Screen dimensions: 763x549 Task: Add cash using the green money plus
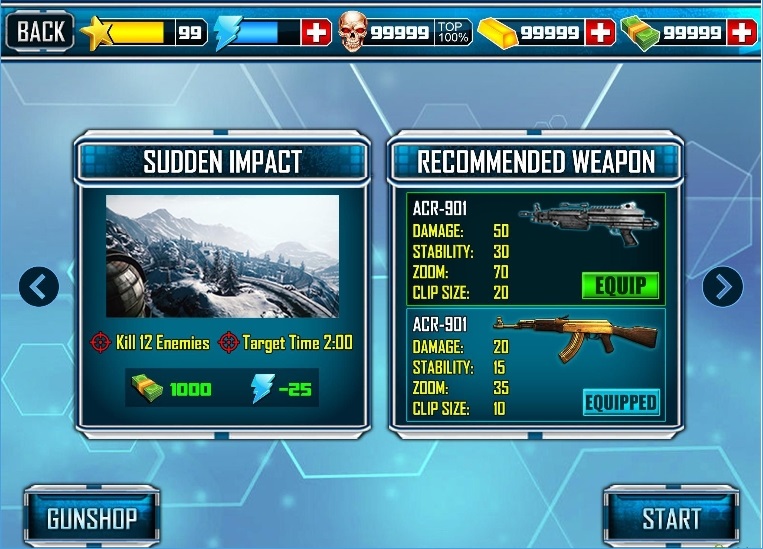(x=742, y=32)
